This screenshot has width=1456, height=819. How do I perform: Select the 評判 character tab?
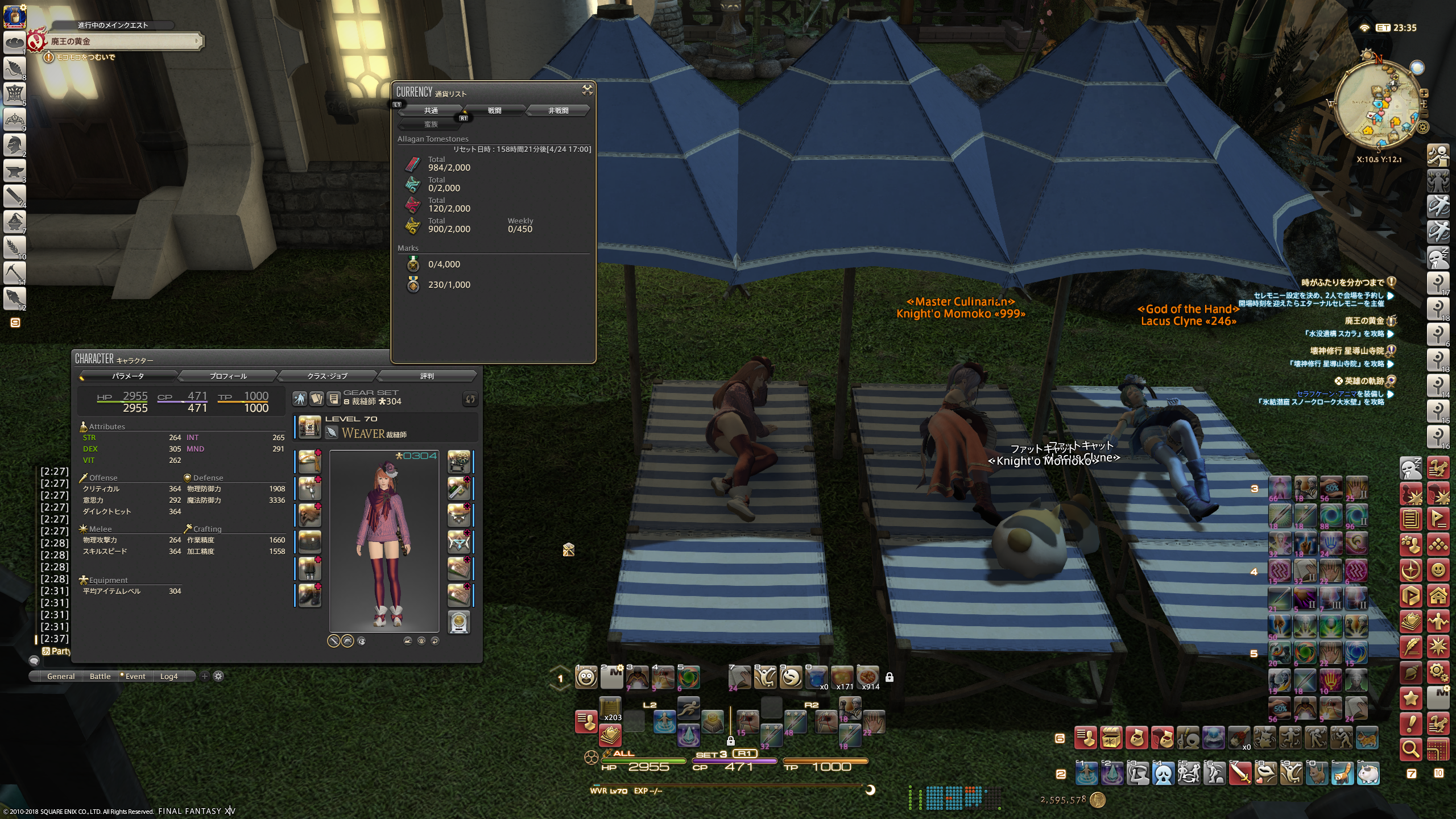[427, 376]
